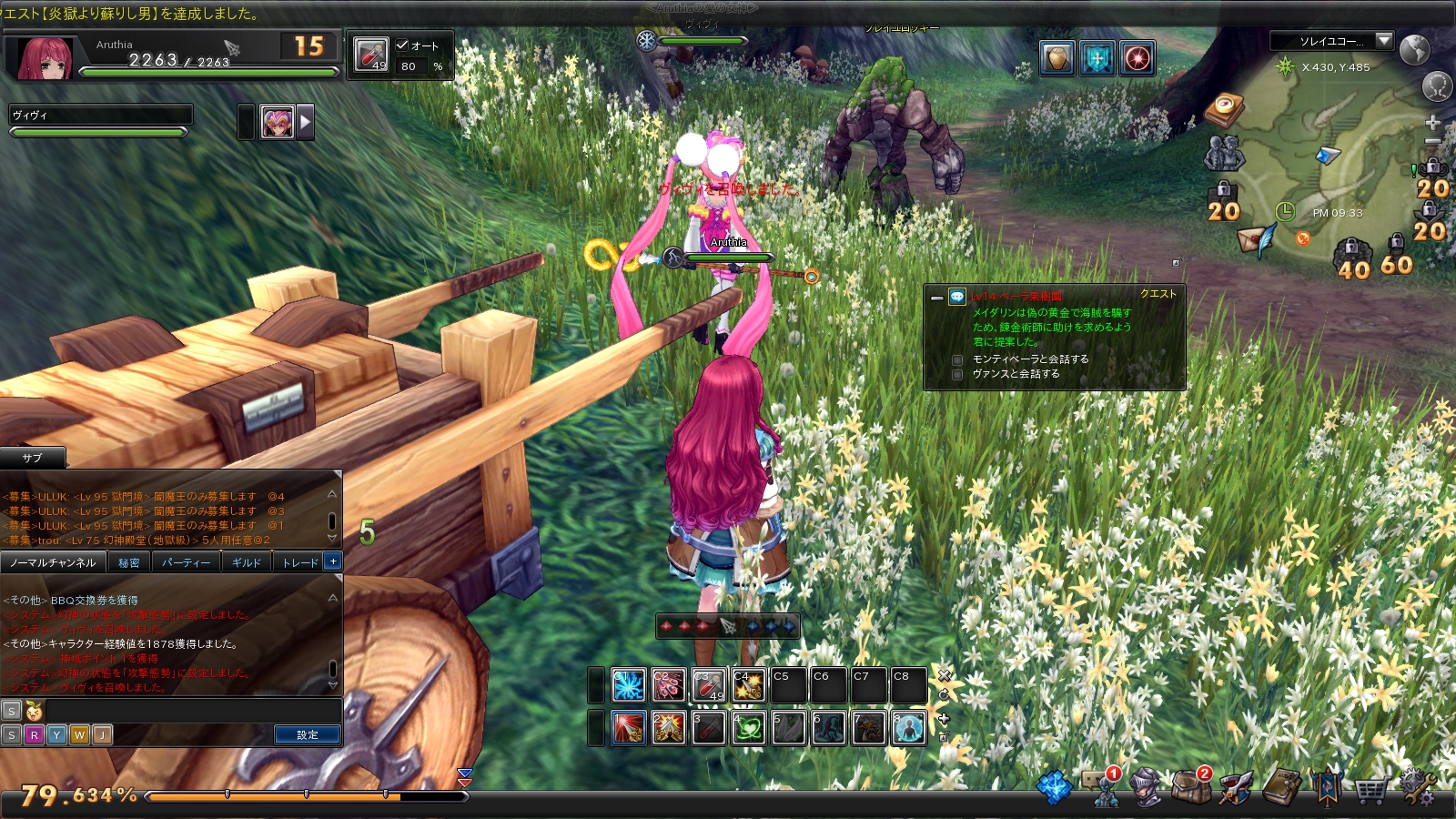Viewport: 1456px width, 819px height.
Task: Use the red potion in slot C3
Action: coord(709,685)
